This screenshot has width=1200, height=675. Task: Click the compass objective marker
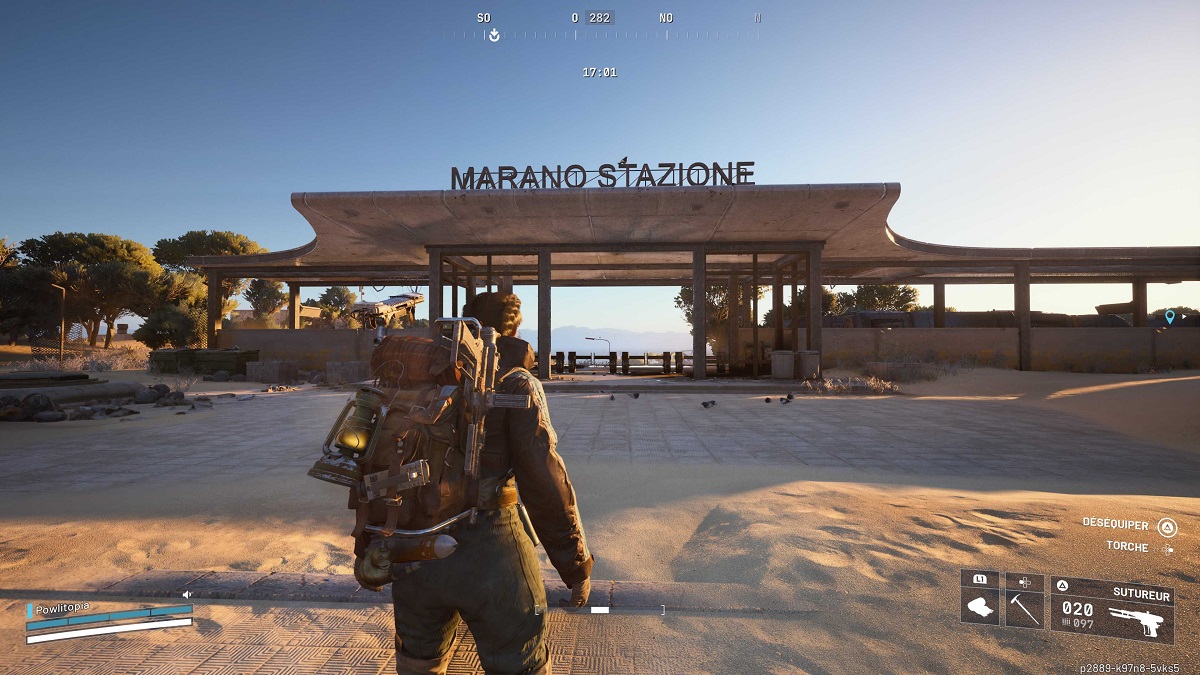pos(492,35)
